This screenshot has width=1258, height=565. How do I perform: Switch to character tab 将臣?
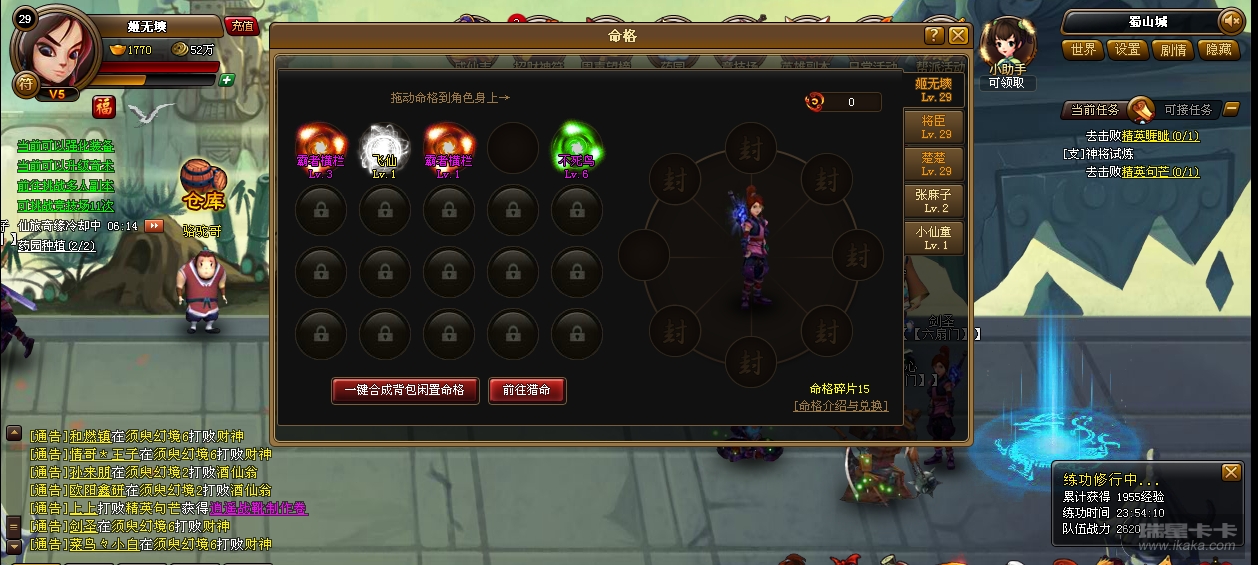[x=935, y=127]
